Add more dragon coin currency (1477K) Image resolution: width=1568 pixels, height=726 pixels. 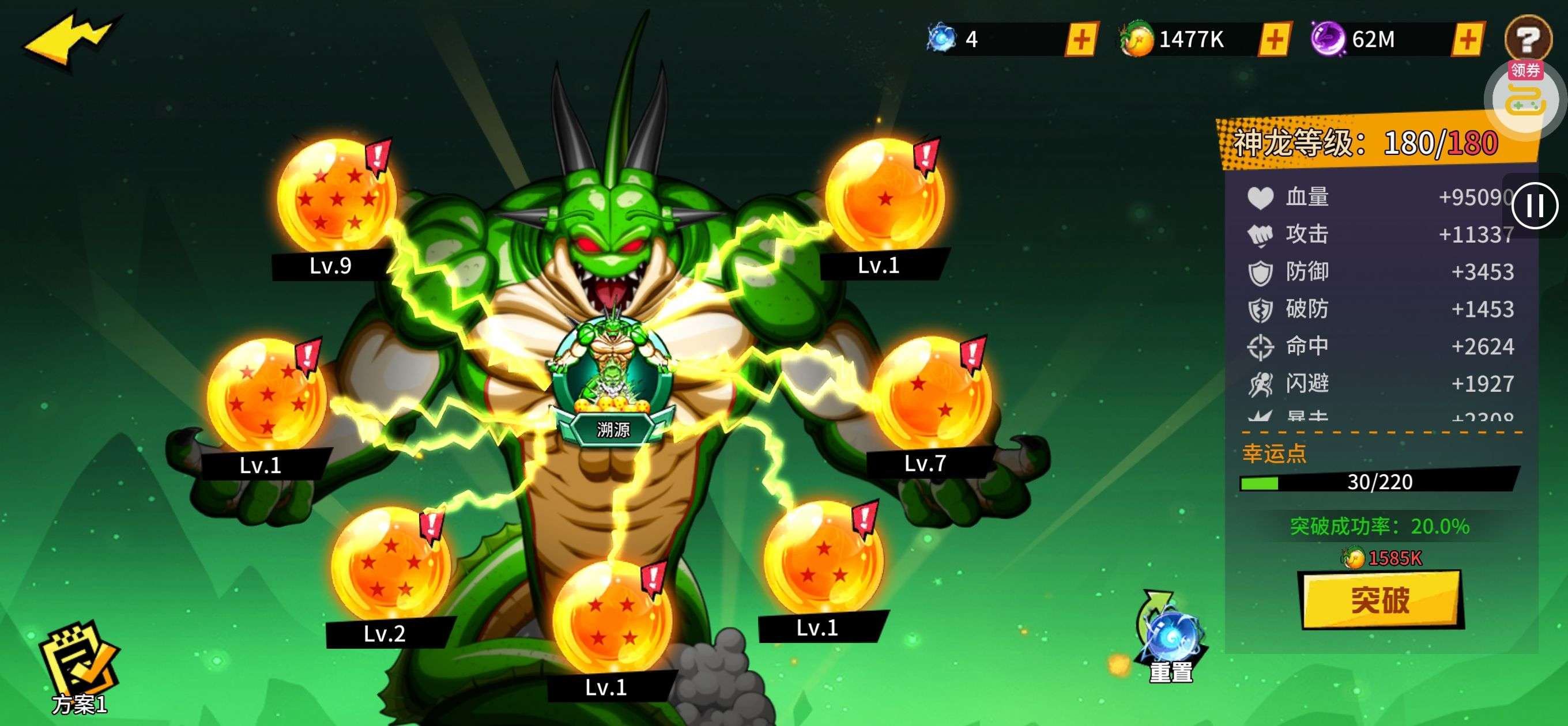pyautogui.click(x=1274, y=40)
